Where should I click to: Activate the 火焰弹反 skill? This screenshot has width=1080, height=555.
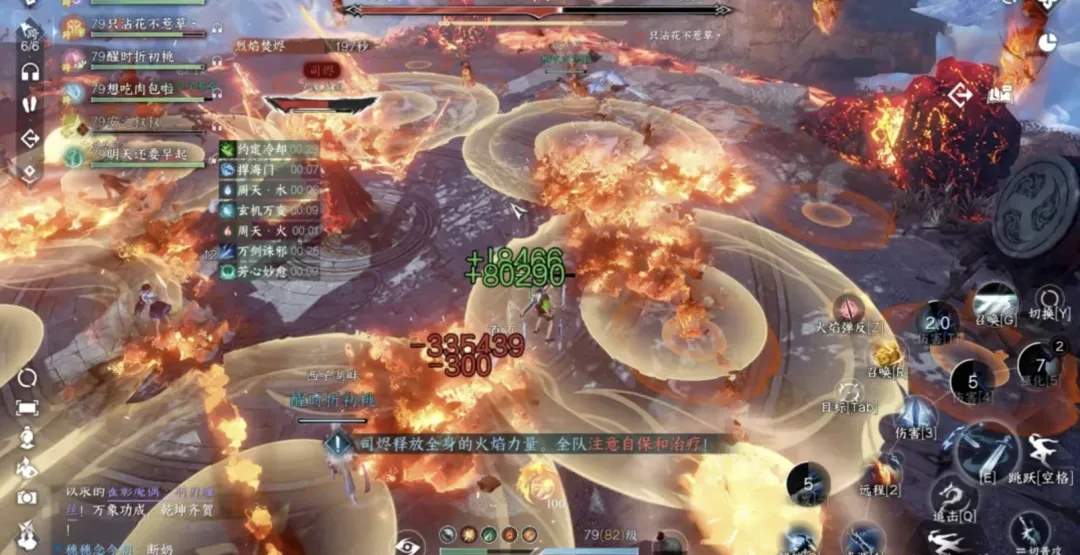coord(850,309)
